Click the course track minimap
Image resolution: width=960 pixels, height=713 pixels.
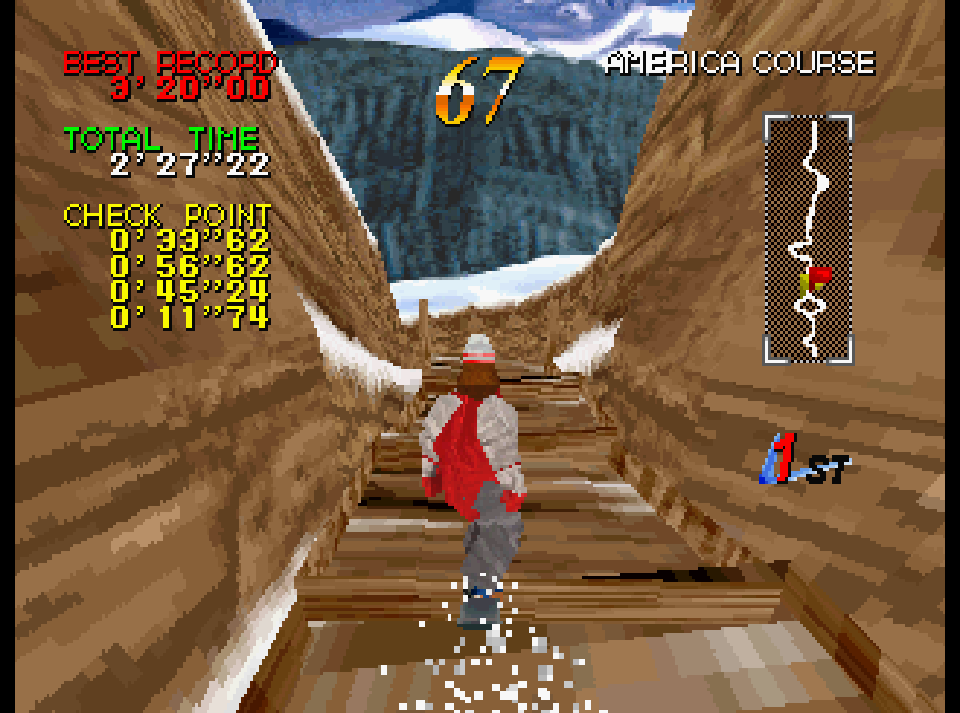coord(809,238)
